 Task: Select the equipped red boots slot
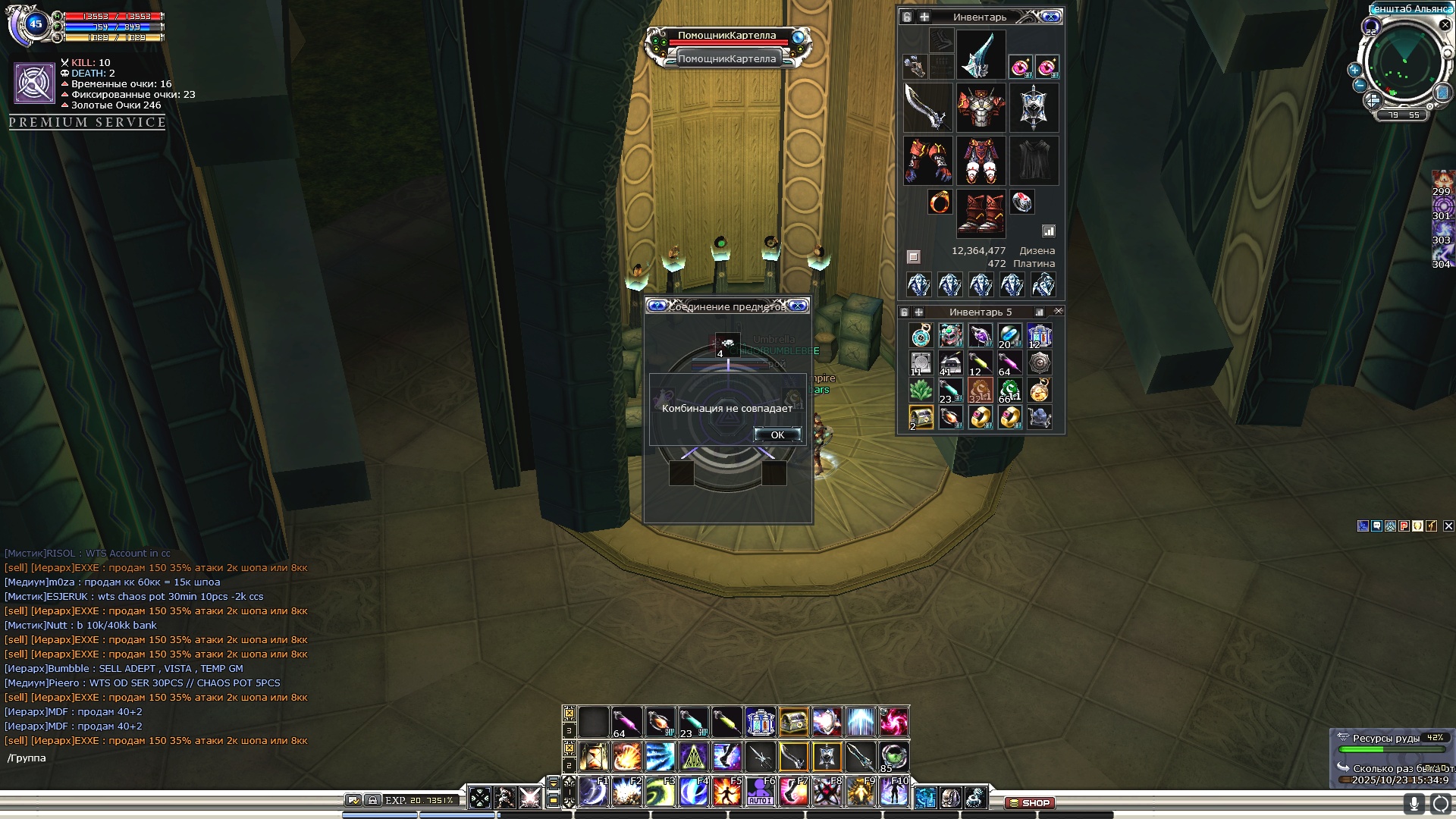981,213
